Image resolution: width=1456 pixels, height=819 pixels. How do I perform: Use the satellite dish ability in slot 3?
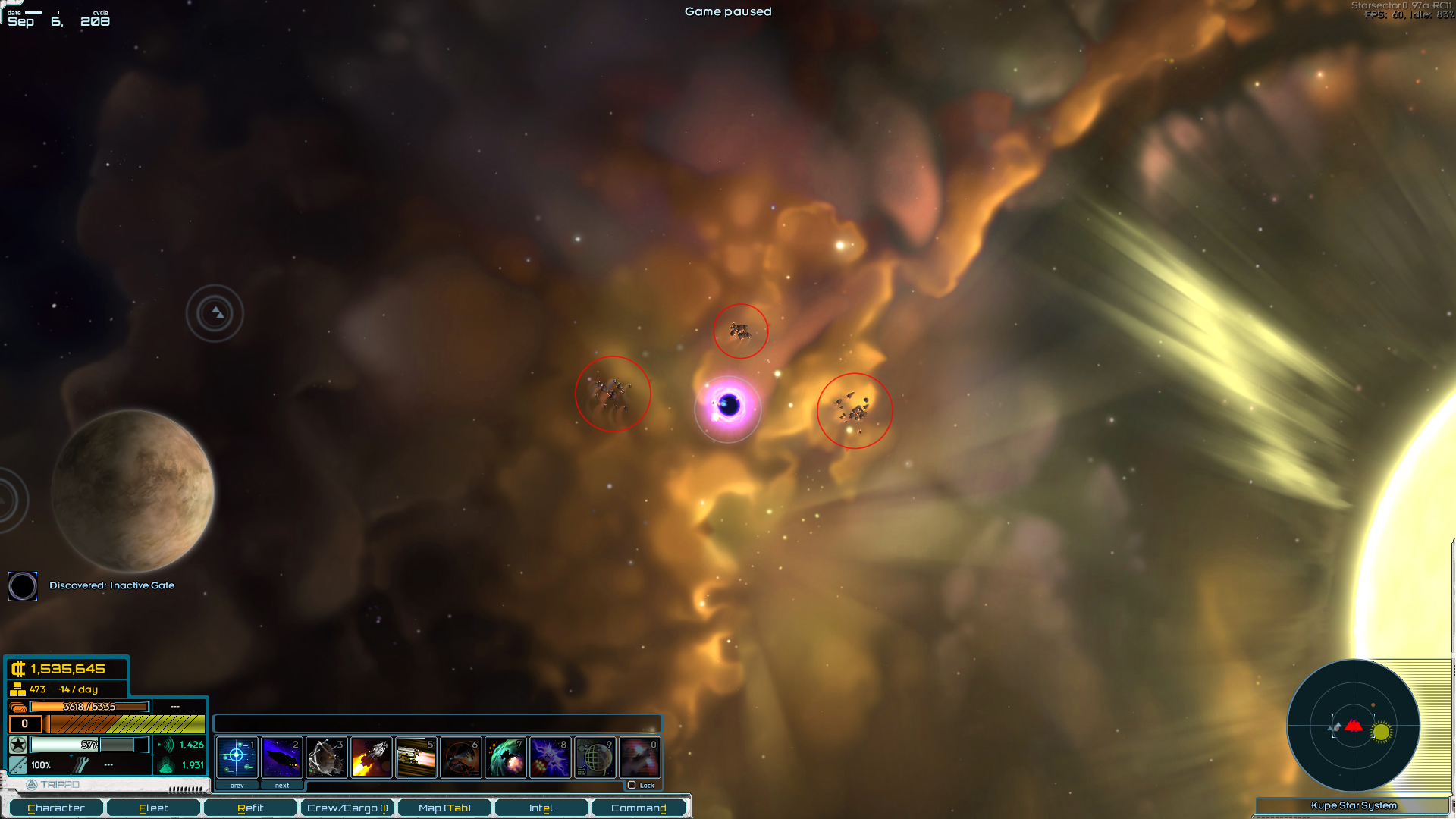click(x=326, y=757)
